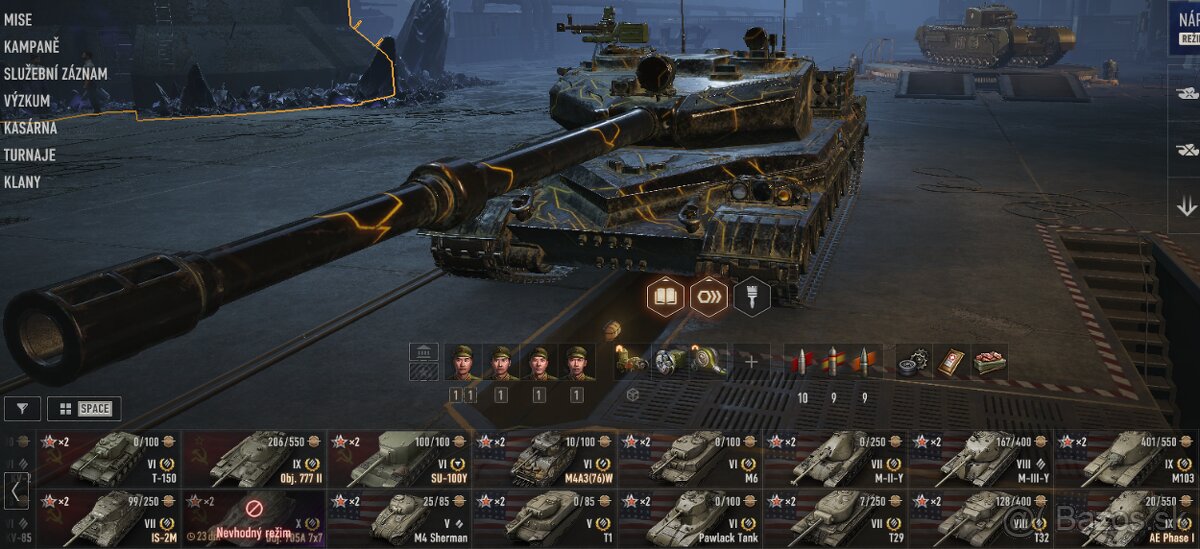Select the IS-2M tank card

(108, 518)
